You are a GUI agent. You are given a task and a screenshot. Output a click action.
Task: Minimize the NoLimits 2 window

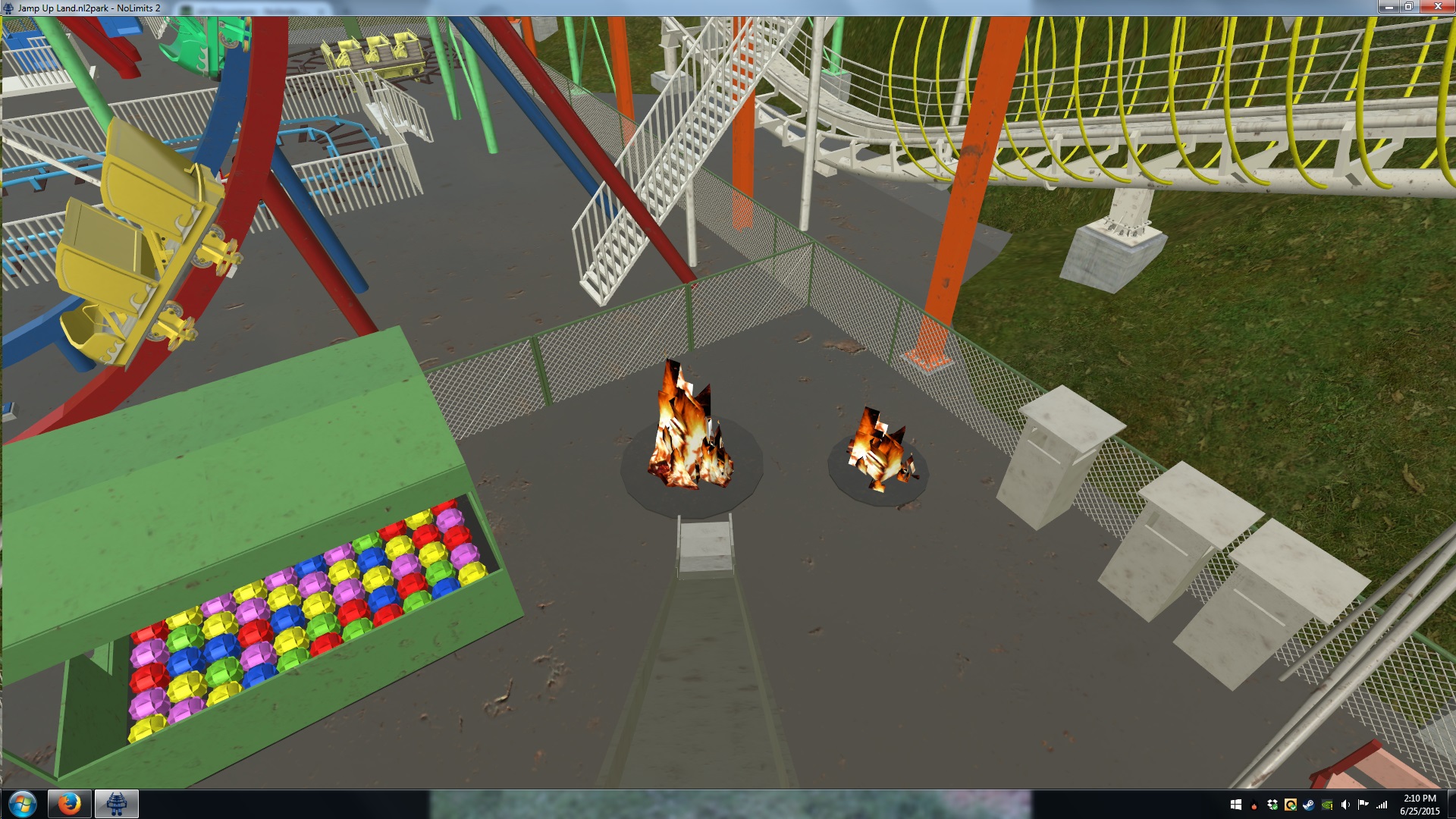coord(1389,7)
